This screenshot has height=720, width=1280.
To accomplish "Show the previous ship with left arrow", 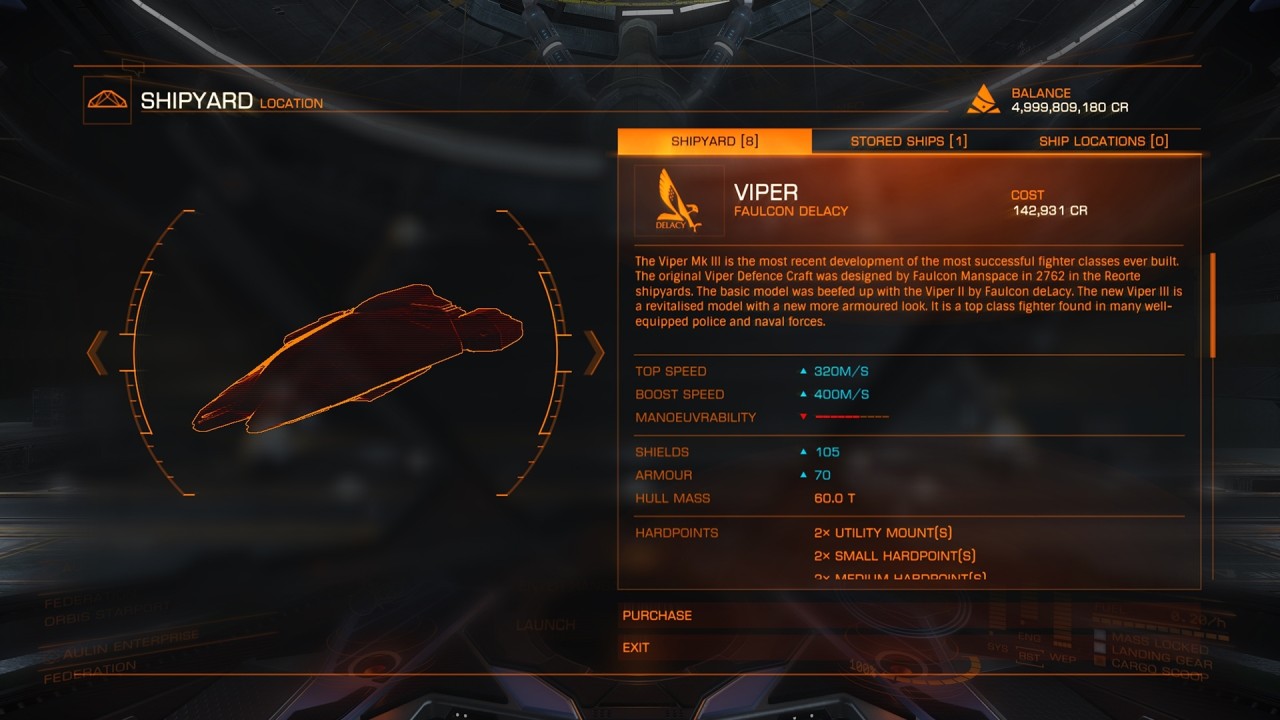I will tap(97, 352).
